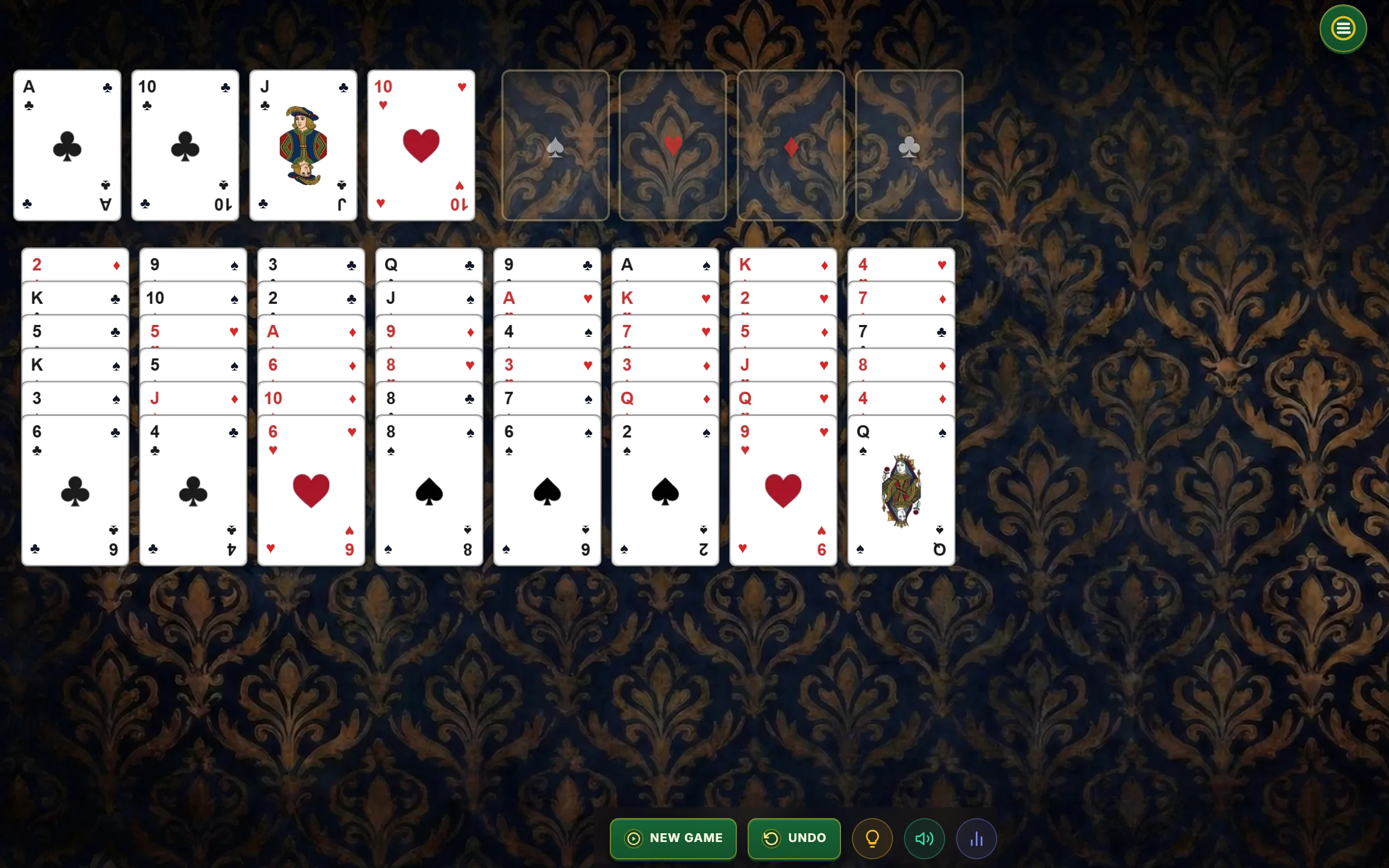Select the 2 of Spades tableau card
The image size is (1389, 868).
pyautogui.click(x=664, y=491)
